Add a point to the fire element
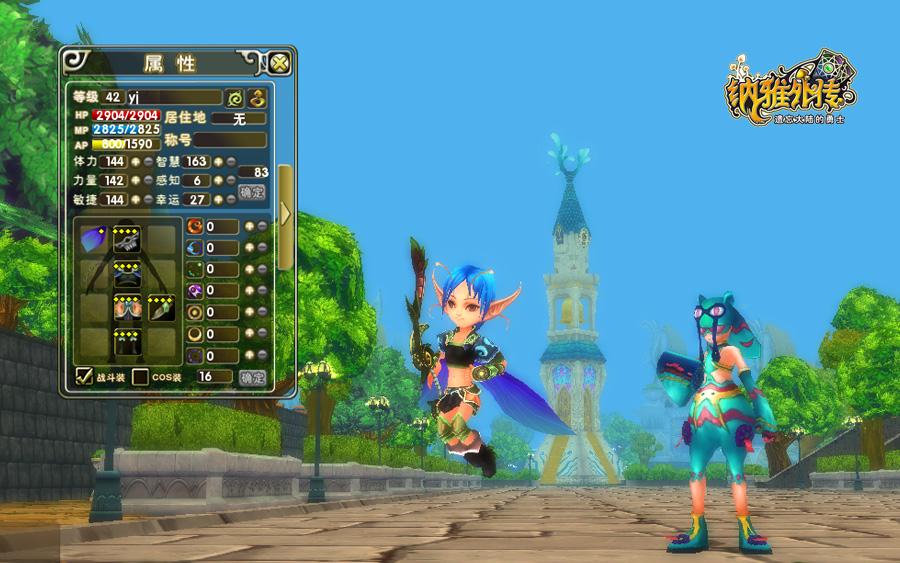Viewport: 900px width, 563px height. click(x=249, y=226)
